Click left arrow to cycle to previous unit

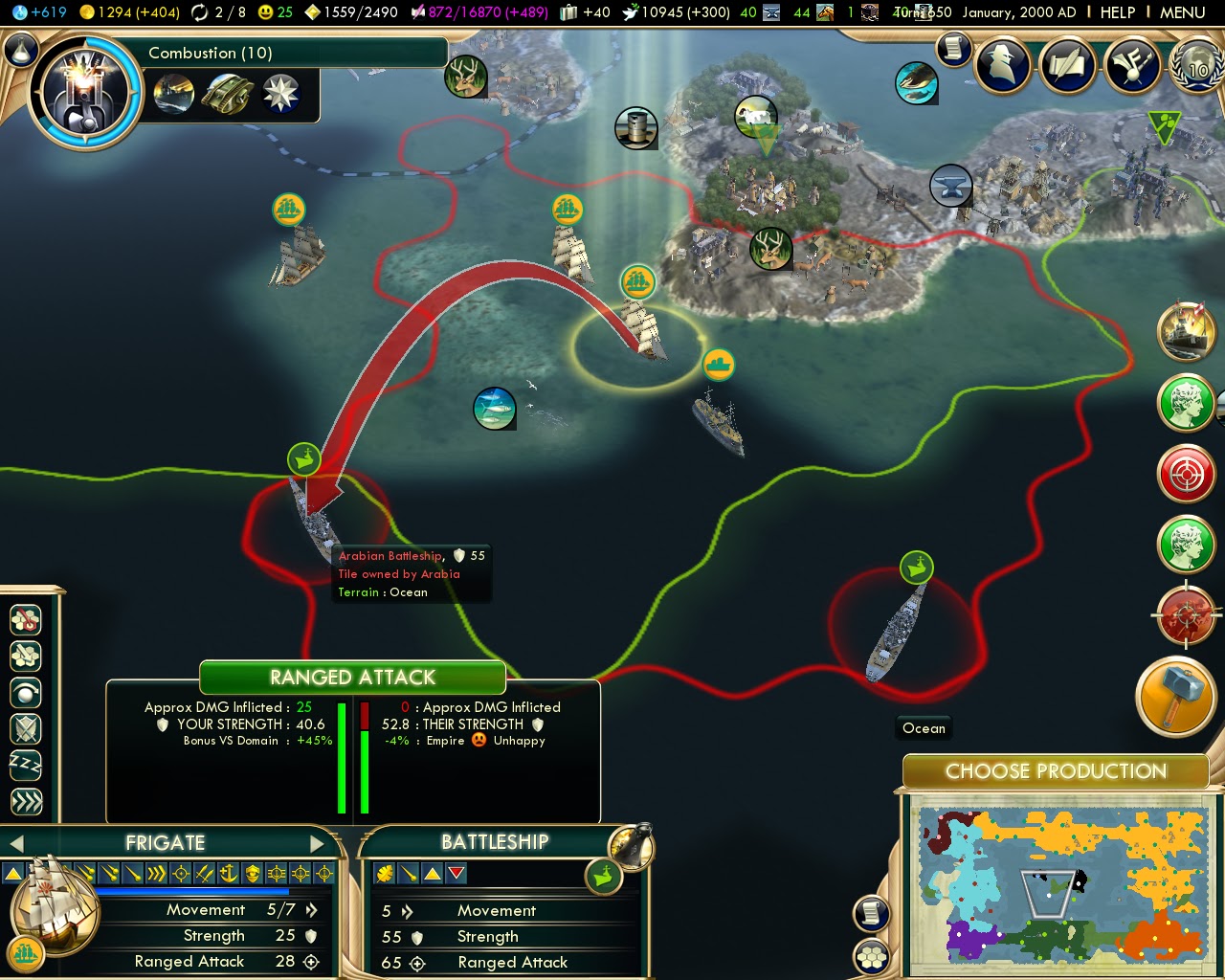pos(16,843)
